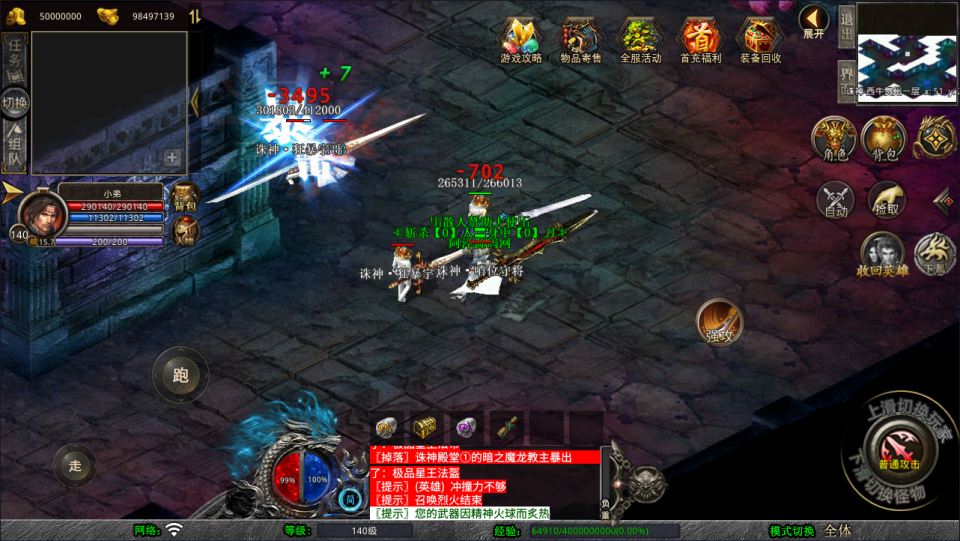Click the 下马 dismount button

935,255
